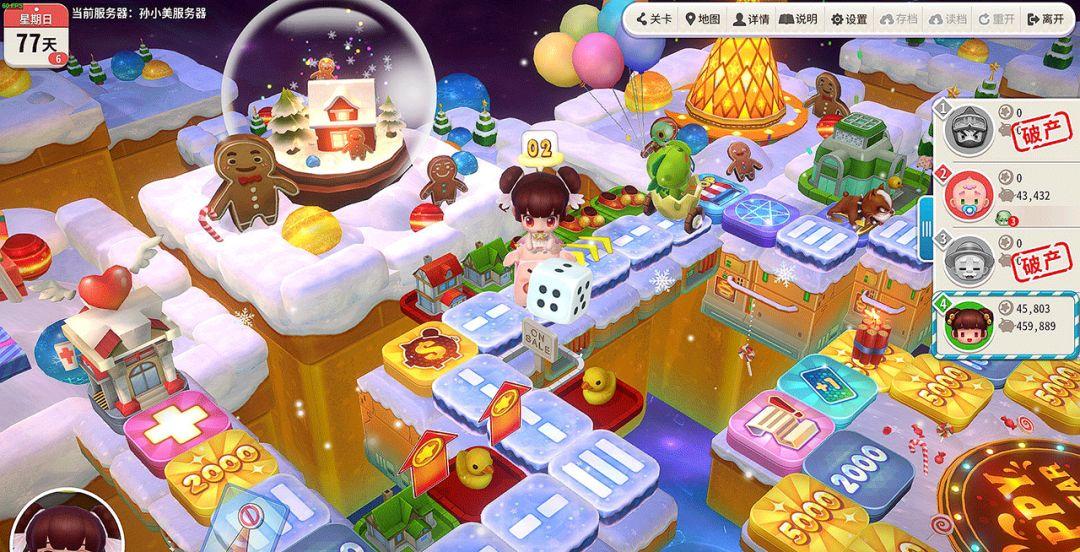The width and height of the screenshot is (1080, 552).
Task: Select bankrupt player 1's helmet avatar
Action: click(968, 130)
